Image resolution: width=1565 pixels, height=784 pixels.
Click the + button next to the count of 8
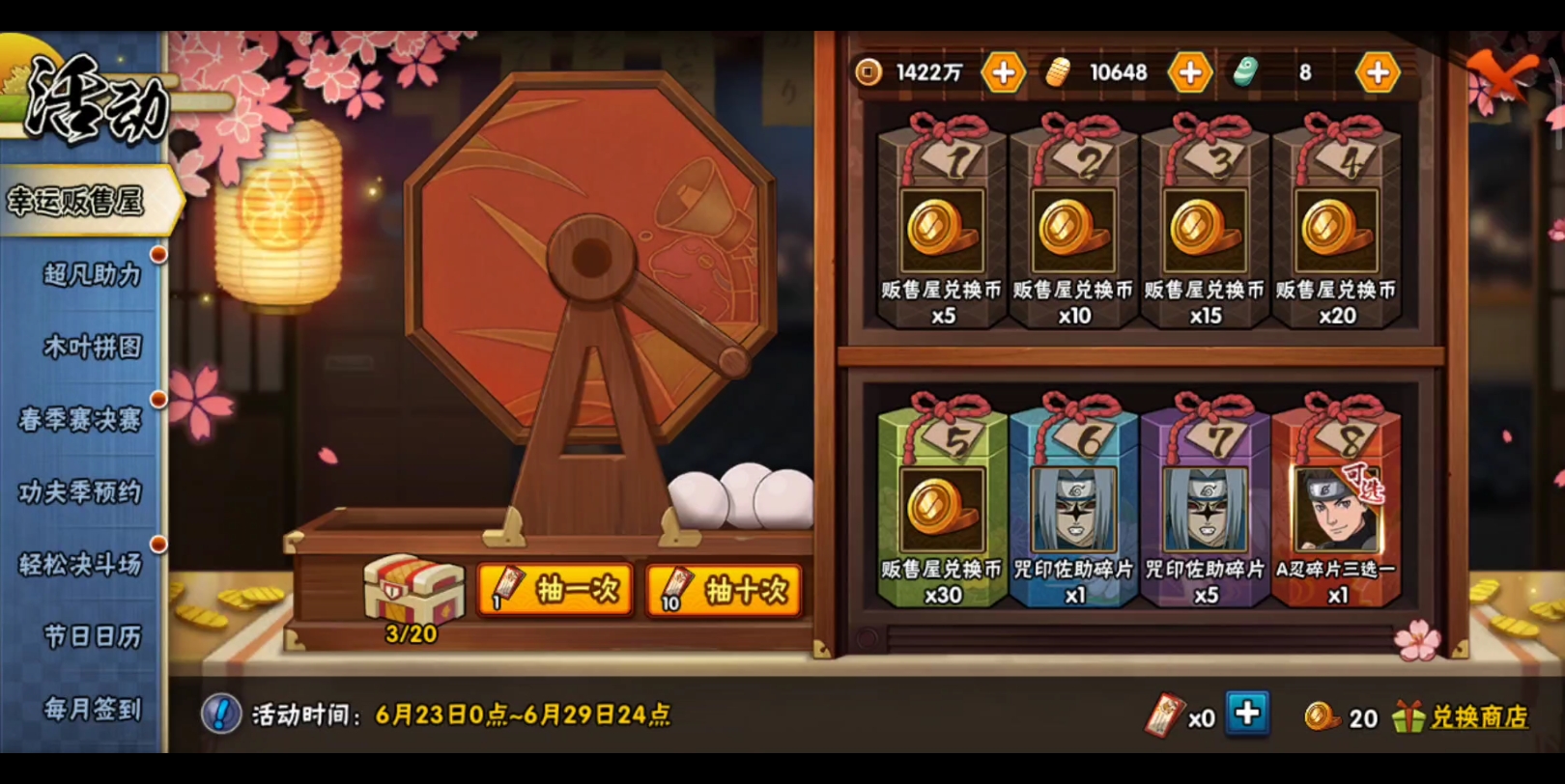(1377, 71)
